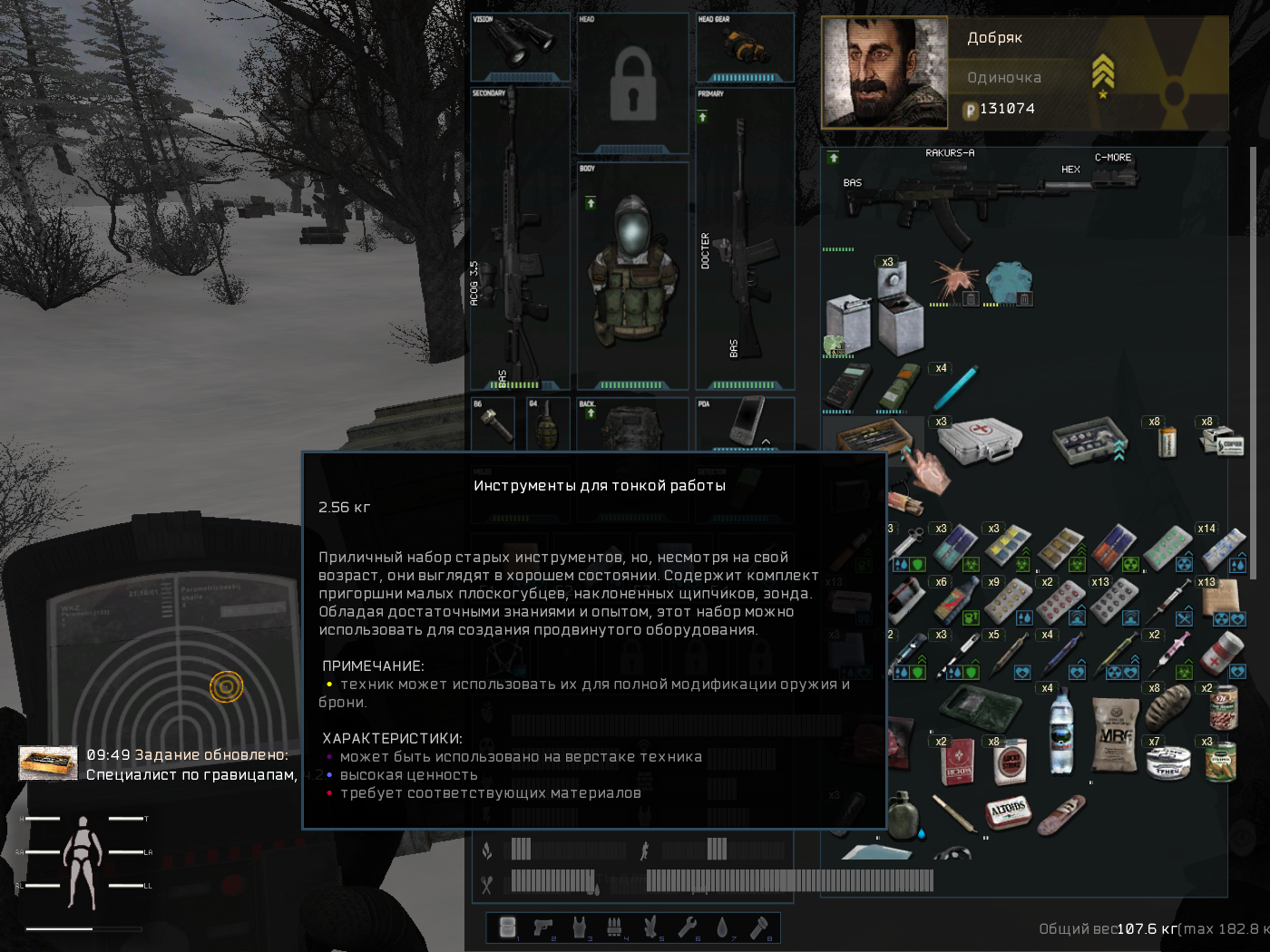Filter inventory by wrench tools category
Viewport: 1270px width, 952px height.
687,927
